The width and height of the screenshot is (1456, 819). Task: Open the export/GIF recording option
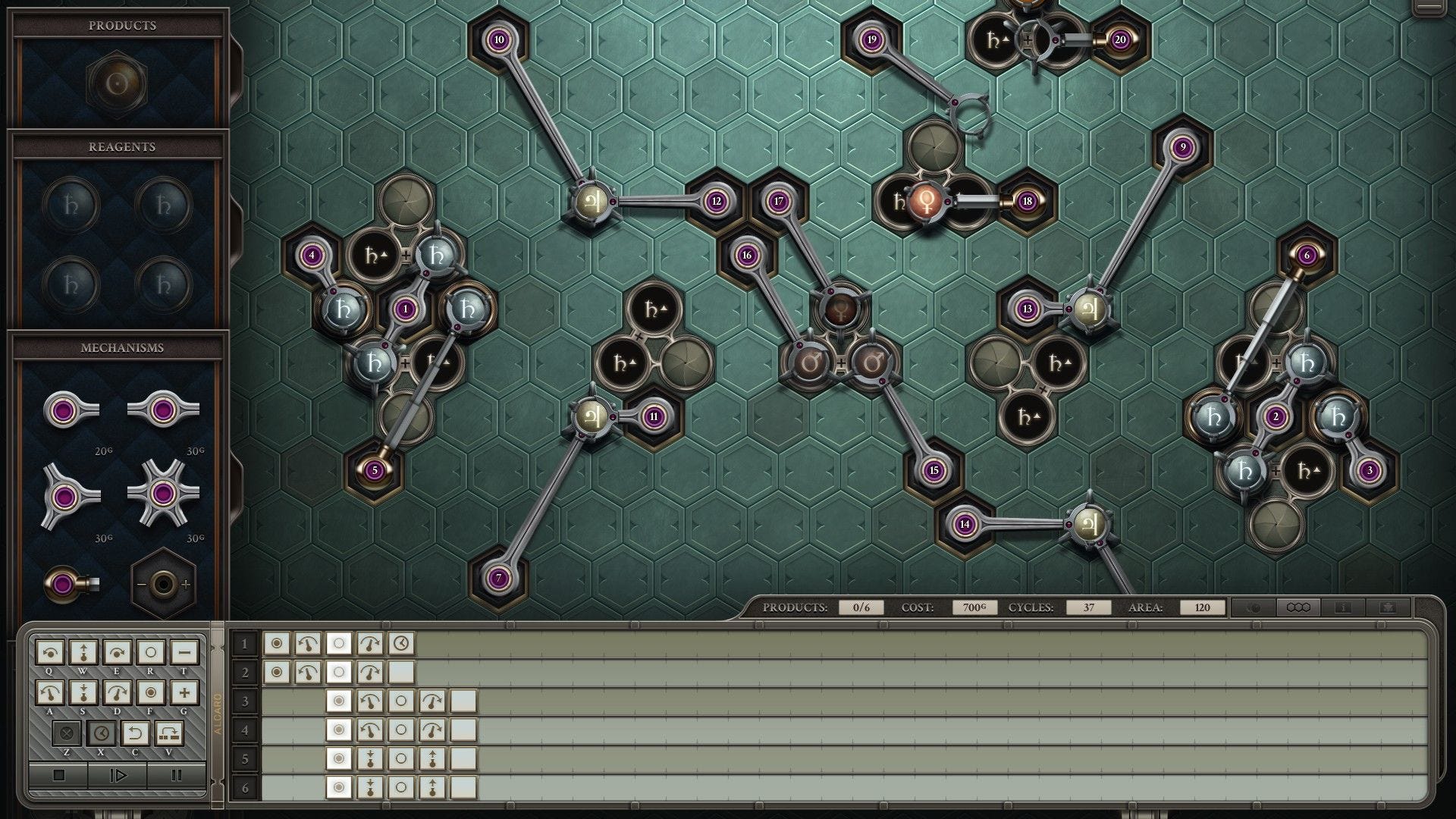1388,607
